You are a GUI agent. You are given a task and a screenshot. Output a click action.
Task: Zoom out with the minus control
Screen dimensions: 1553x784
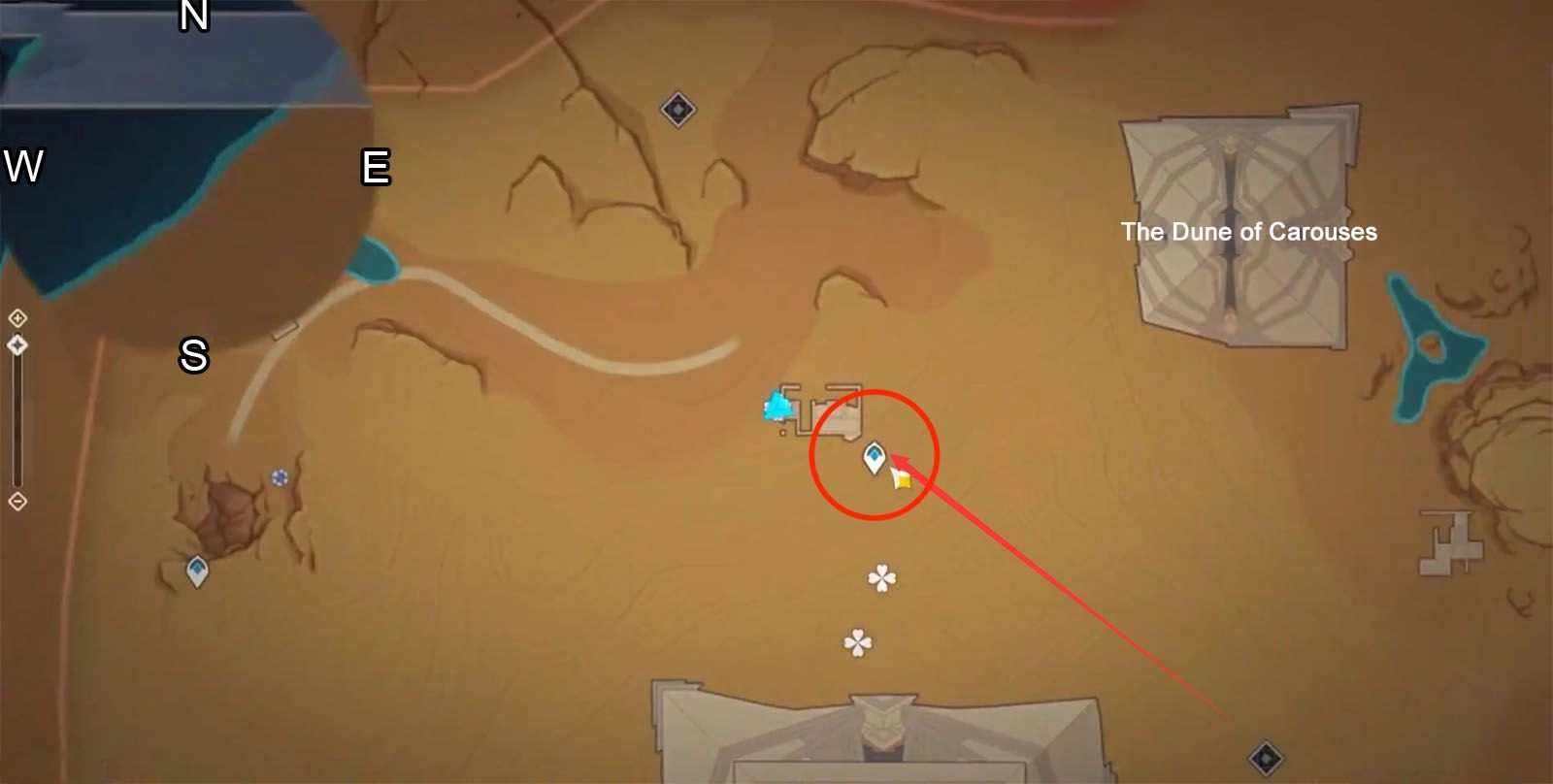pos(17,501)
